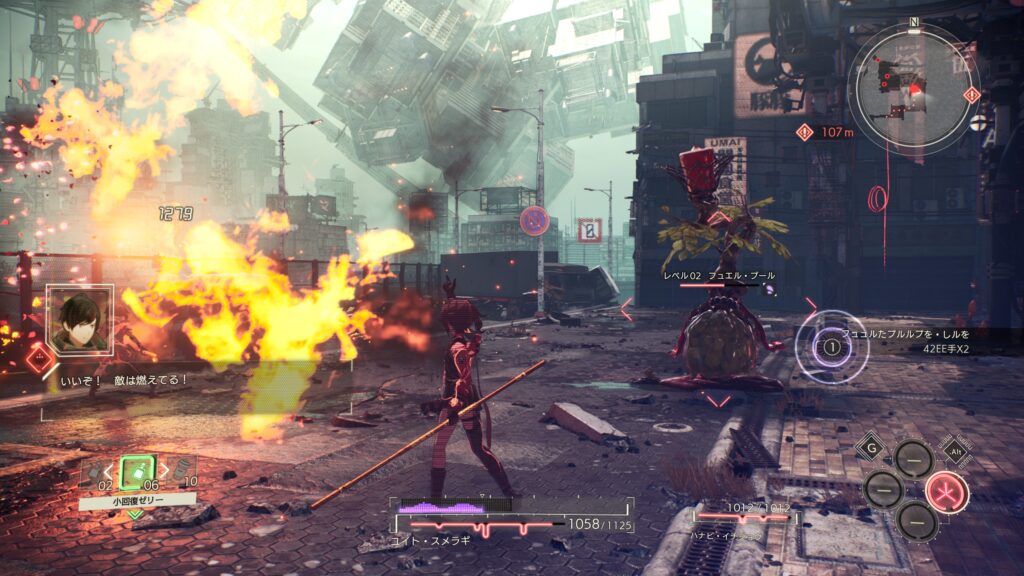Choose the canned item with count 10
1024x576 pixels.
[x=180, y=472]
